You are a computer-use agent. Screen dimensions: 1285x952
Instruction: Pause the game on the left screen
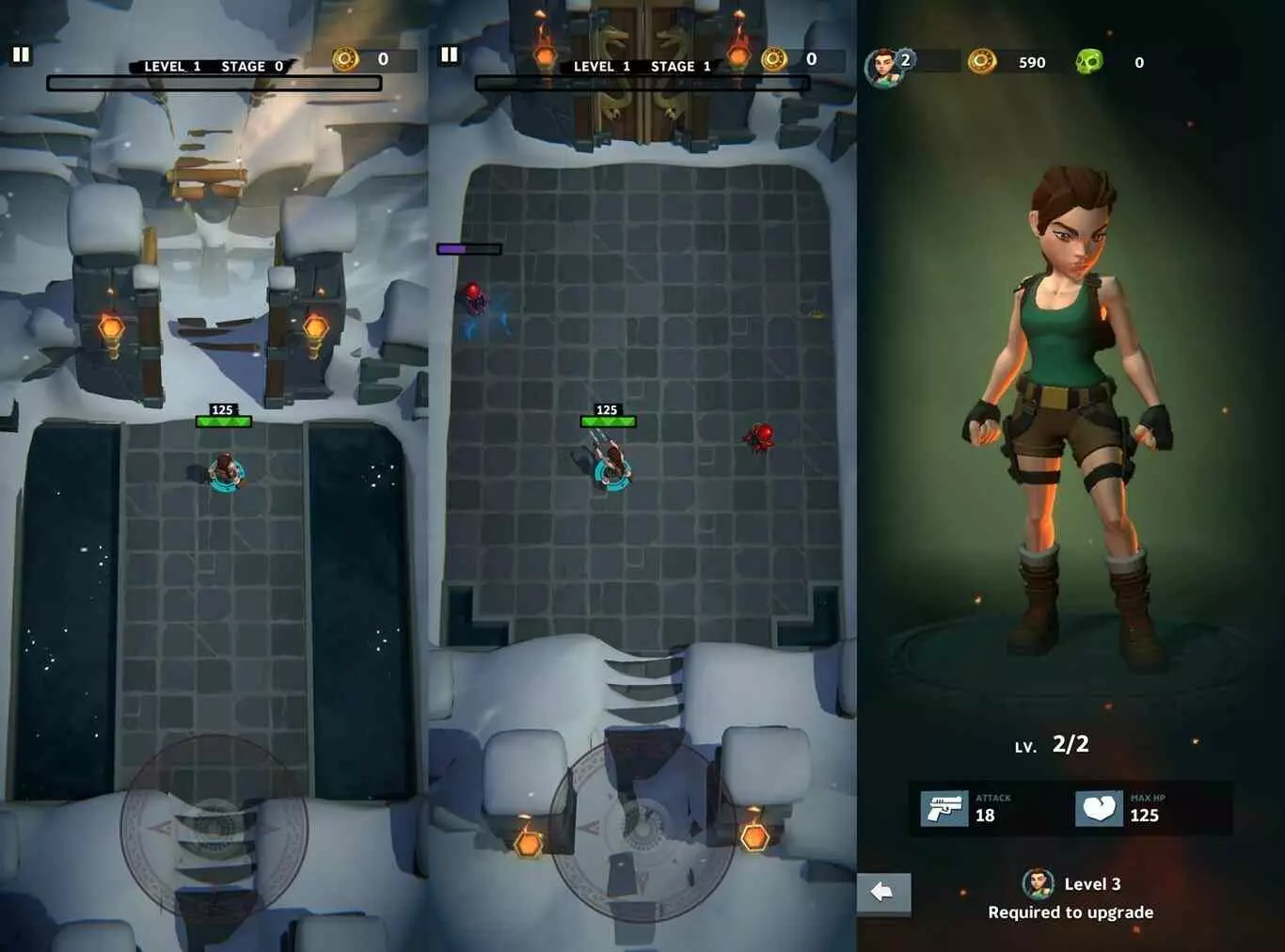(20, 55)
